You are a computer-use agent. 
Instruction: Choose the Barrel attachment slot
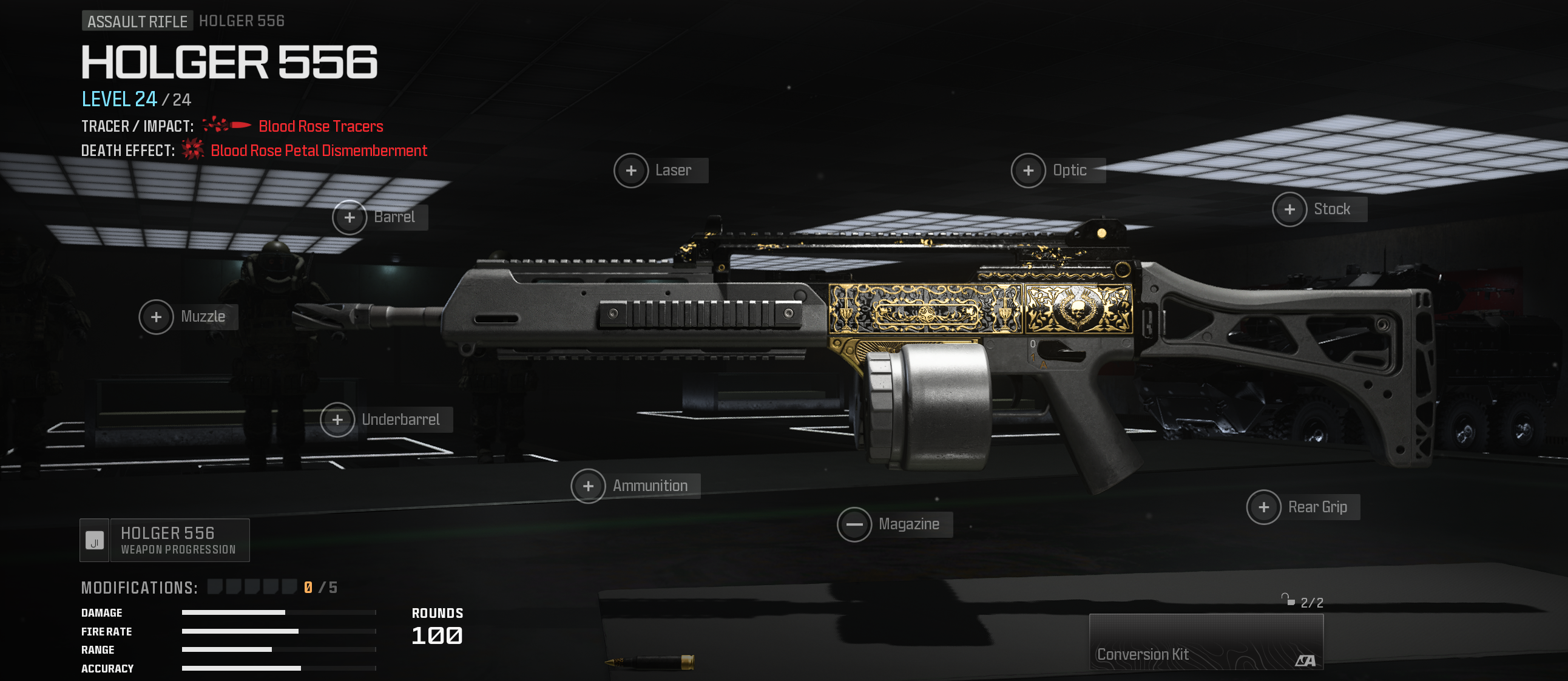click(350, 217)
